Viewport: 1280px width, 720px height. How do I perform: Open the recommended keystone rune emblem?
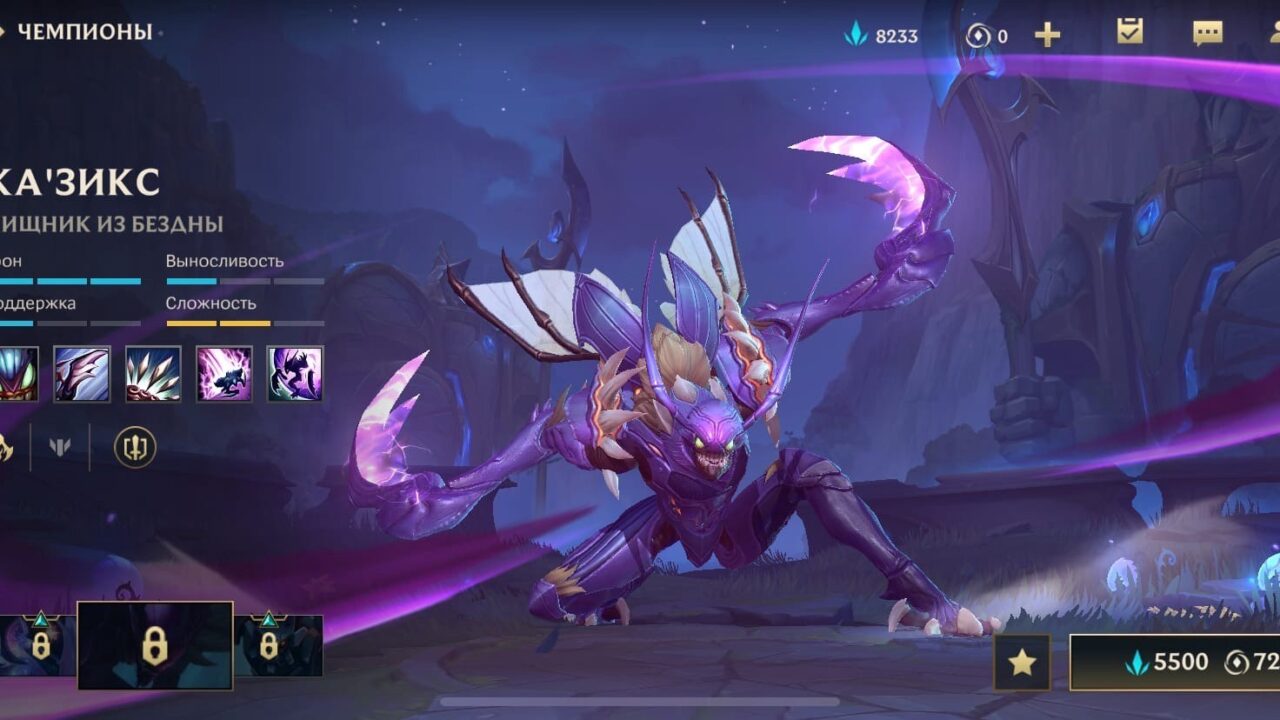pos(135,448)
